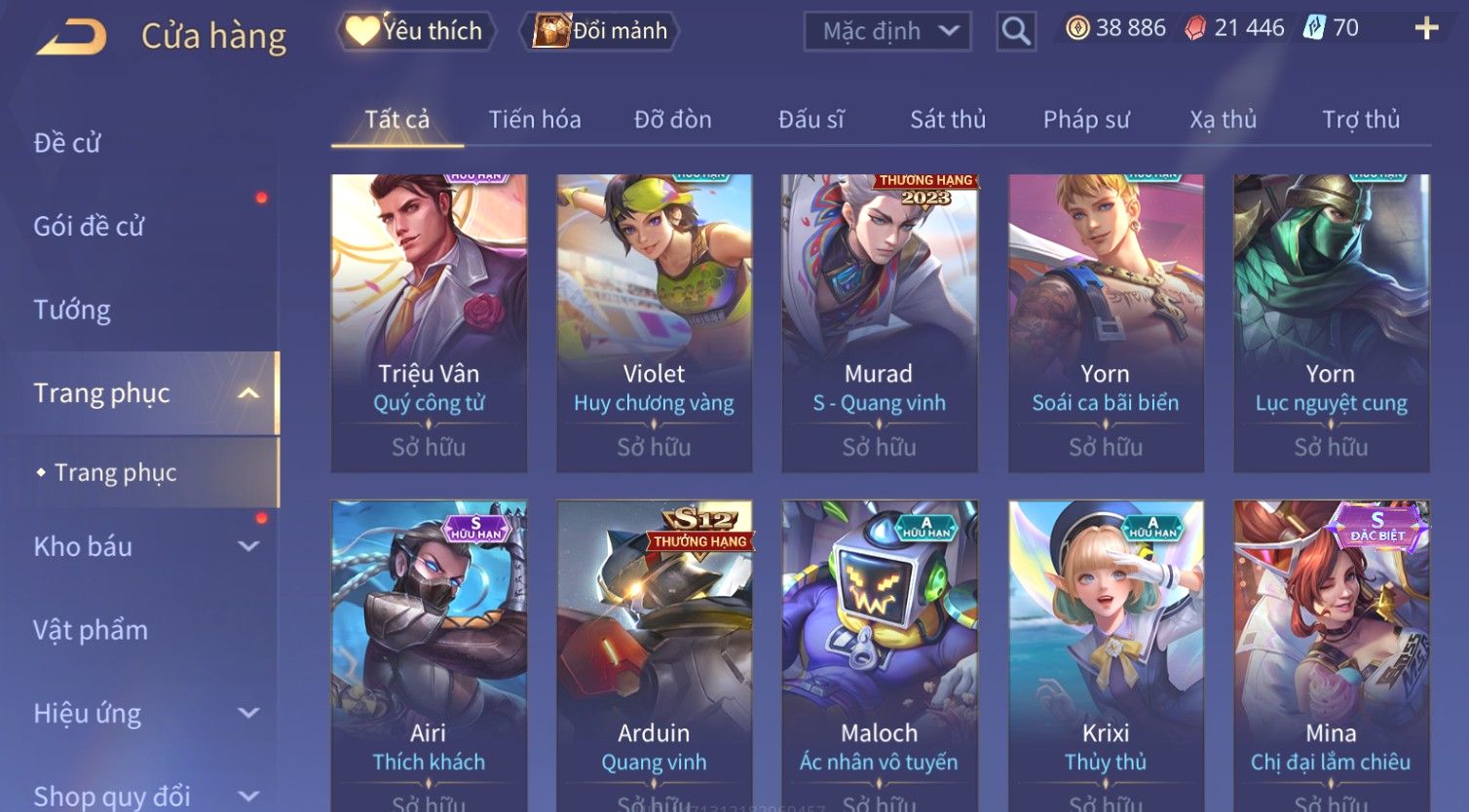This screenshot has width=1469, height=812.
Task: Add currency with the plus button
Action: [x=1426, y=28]
